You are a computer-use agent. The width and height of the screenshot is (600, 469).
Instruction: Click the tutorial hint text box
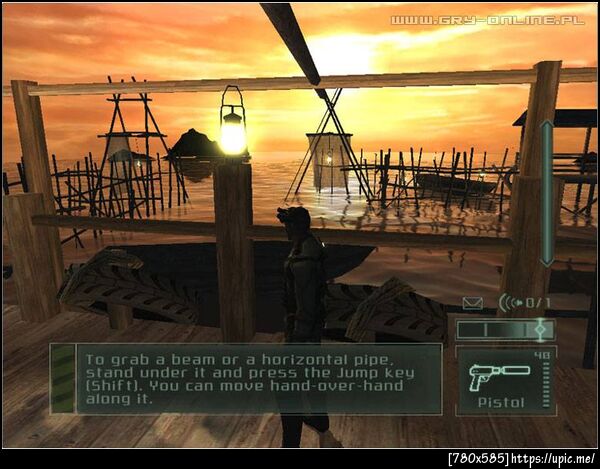tap(245, 378)
